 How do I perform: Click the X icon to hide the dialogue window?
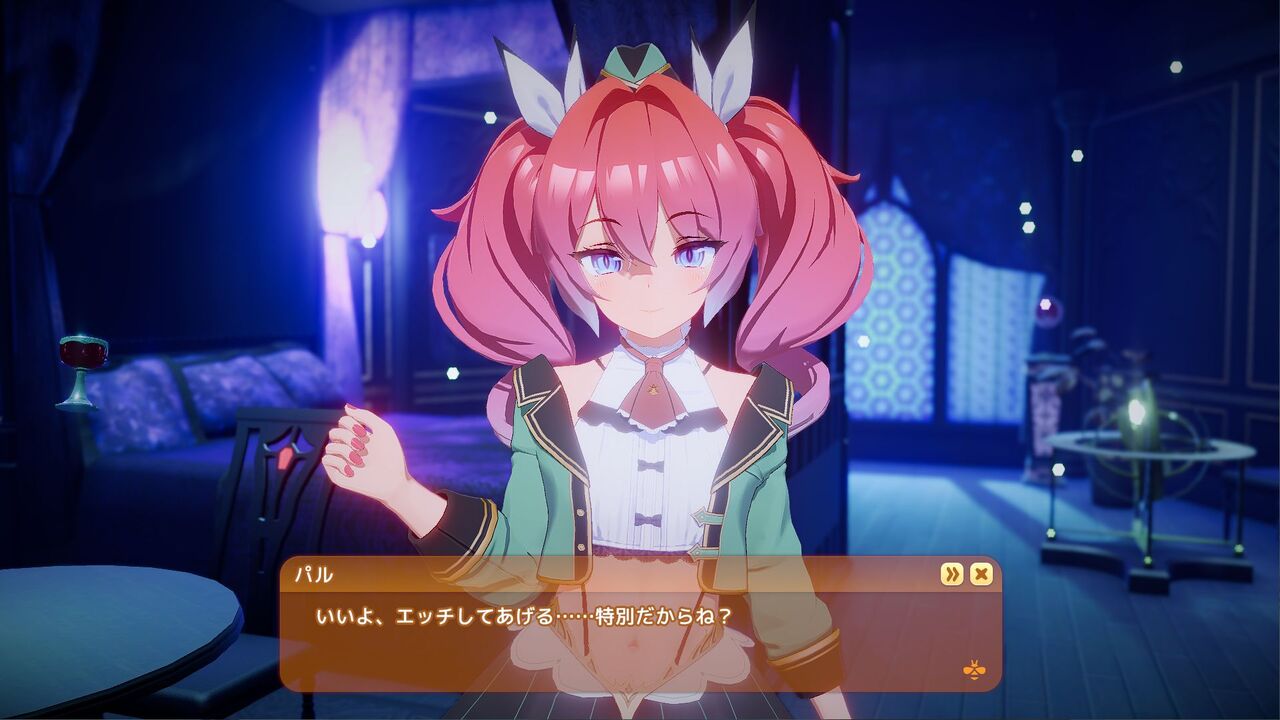pos(981,573)
